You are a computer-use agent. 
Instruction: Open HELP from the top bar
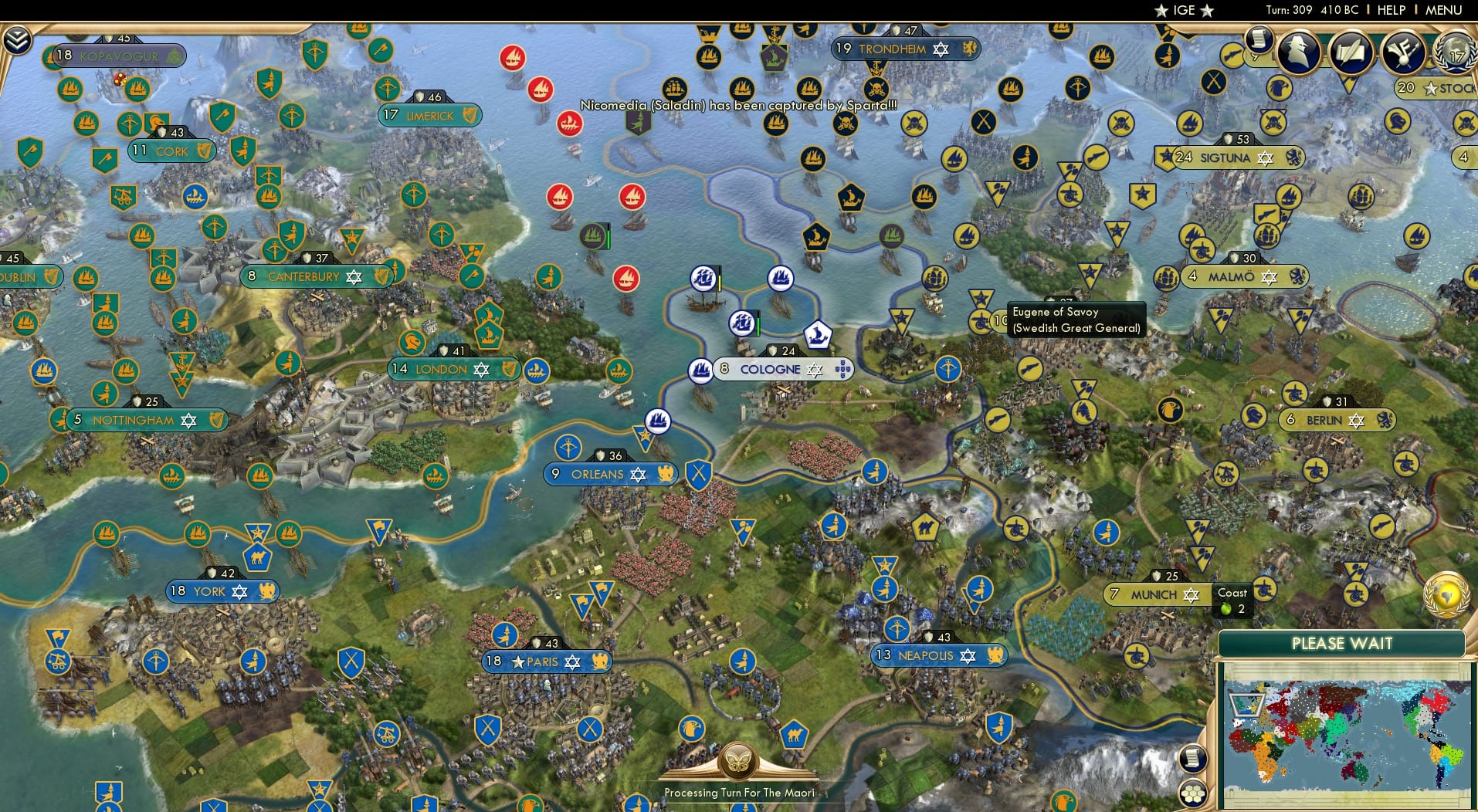coord(1391,10)
